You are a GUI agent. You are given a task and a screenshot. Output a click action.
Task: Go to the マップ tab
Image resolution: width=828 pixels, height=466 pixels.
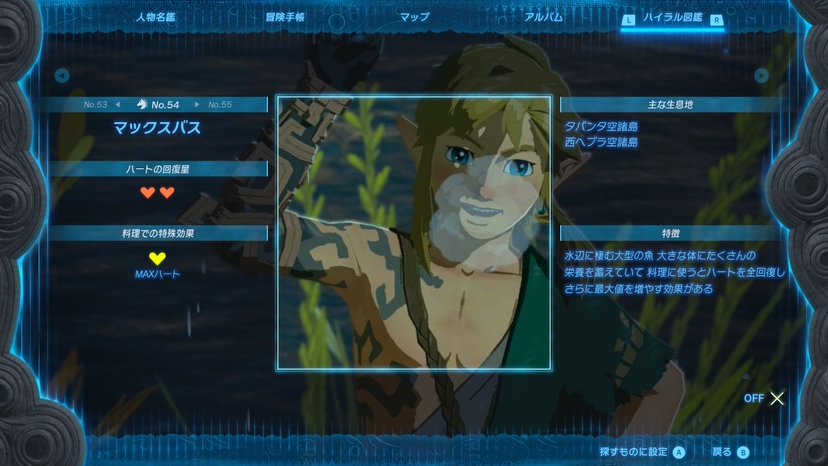point(414,17)
